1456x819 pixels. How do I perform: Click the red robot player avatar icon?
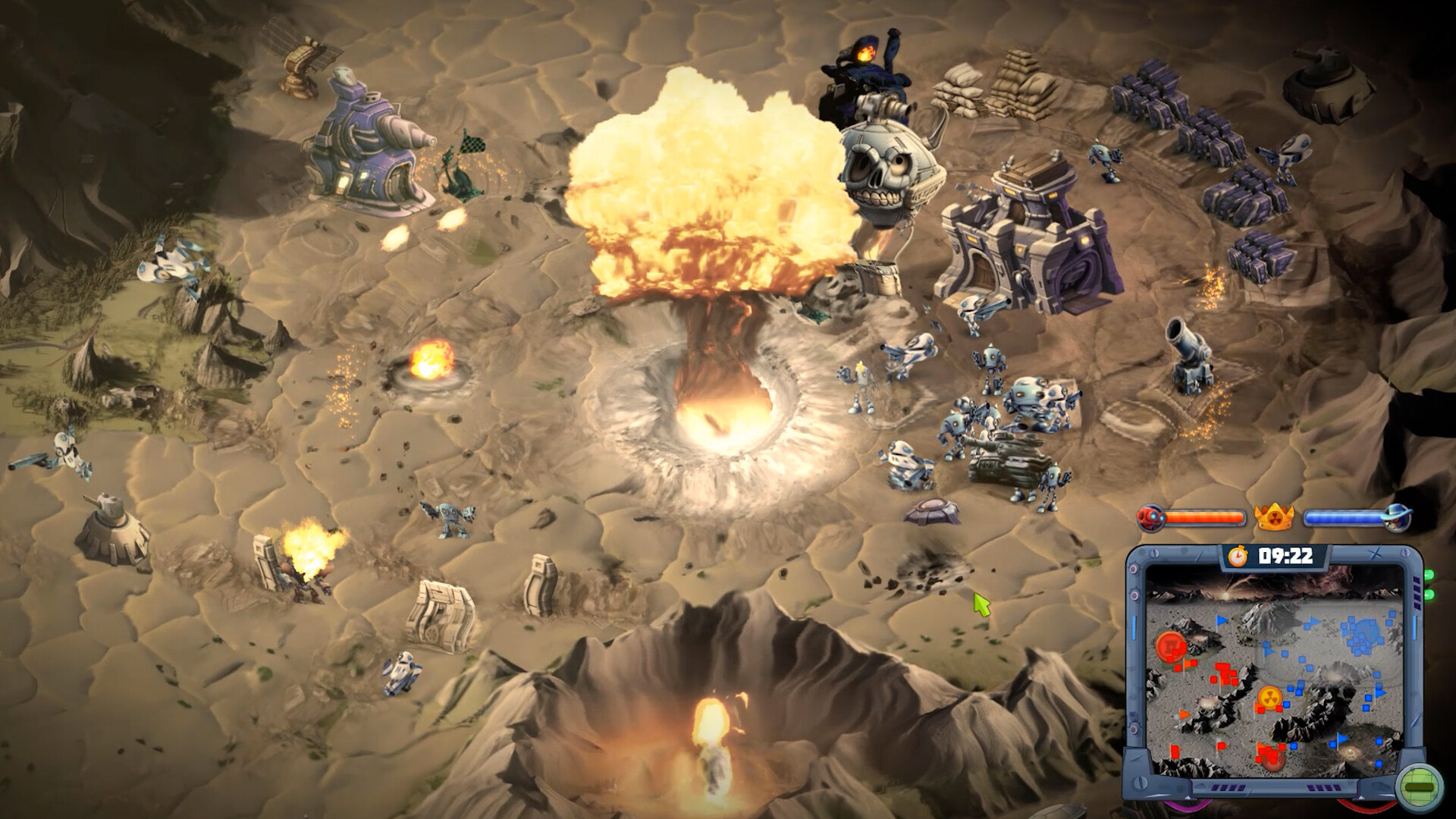pyautogui.click(x=1150, y=517)
